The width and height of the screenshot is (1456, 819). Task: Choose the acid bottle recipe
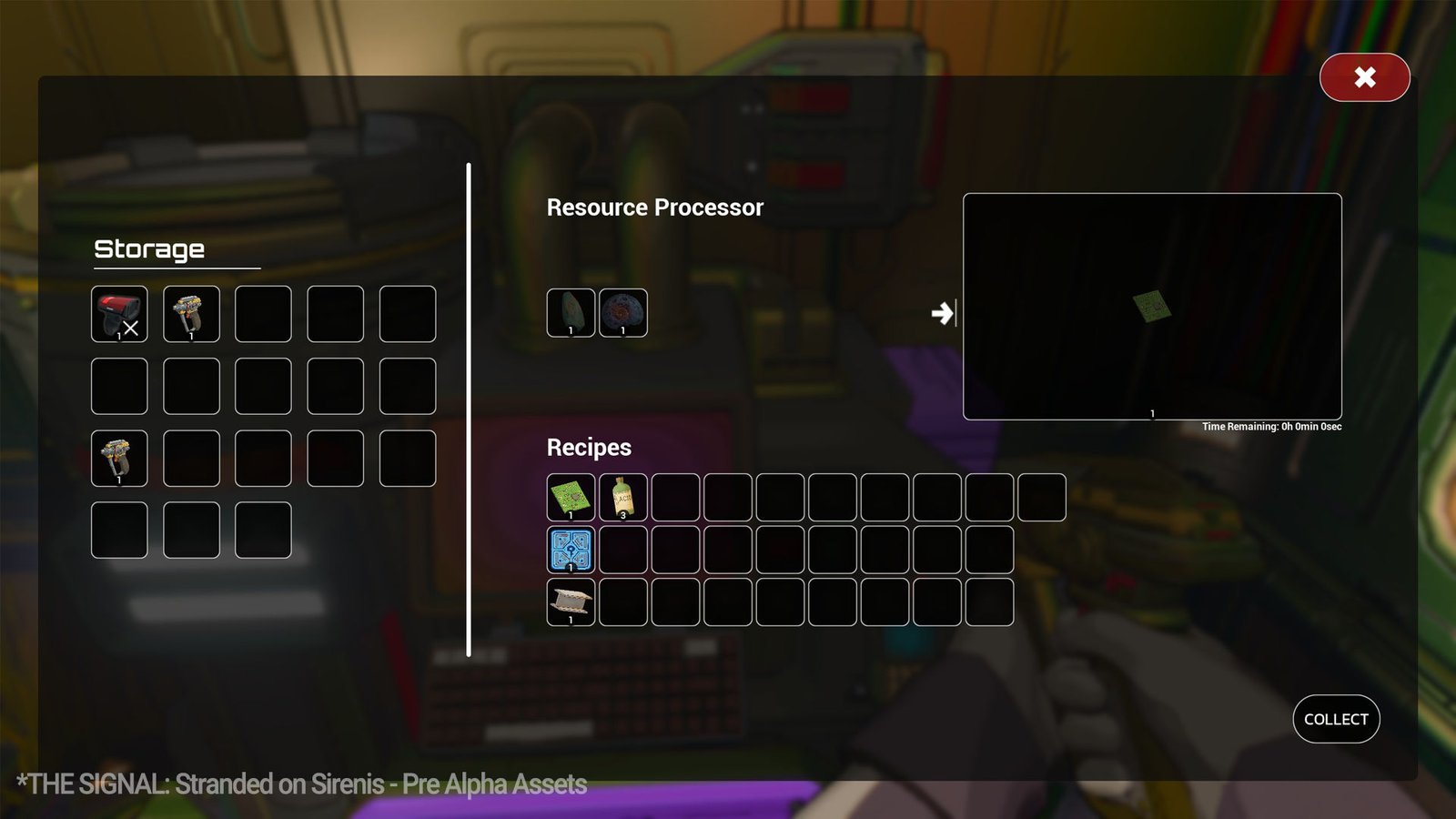tap(623, 497)
